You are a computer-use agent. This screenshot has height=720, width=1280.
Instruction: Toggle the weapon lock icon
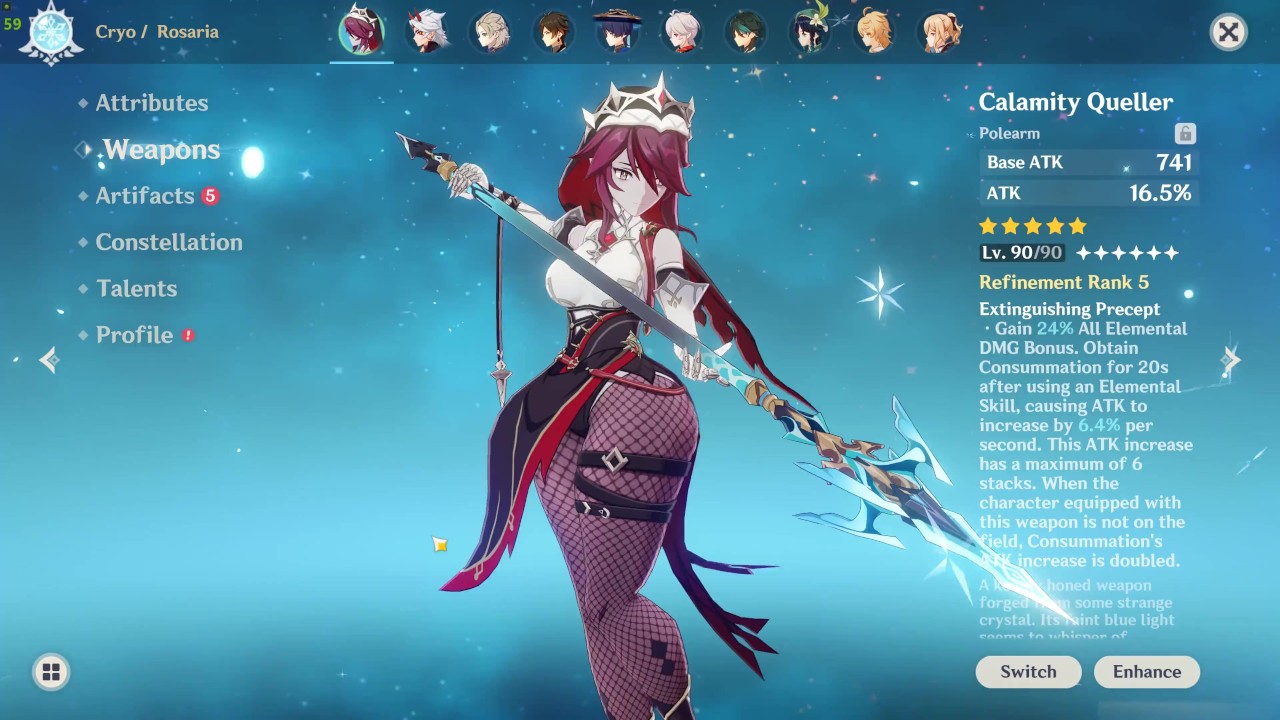(1185, 134)
